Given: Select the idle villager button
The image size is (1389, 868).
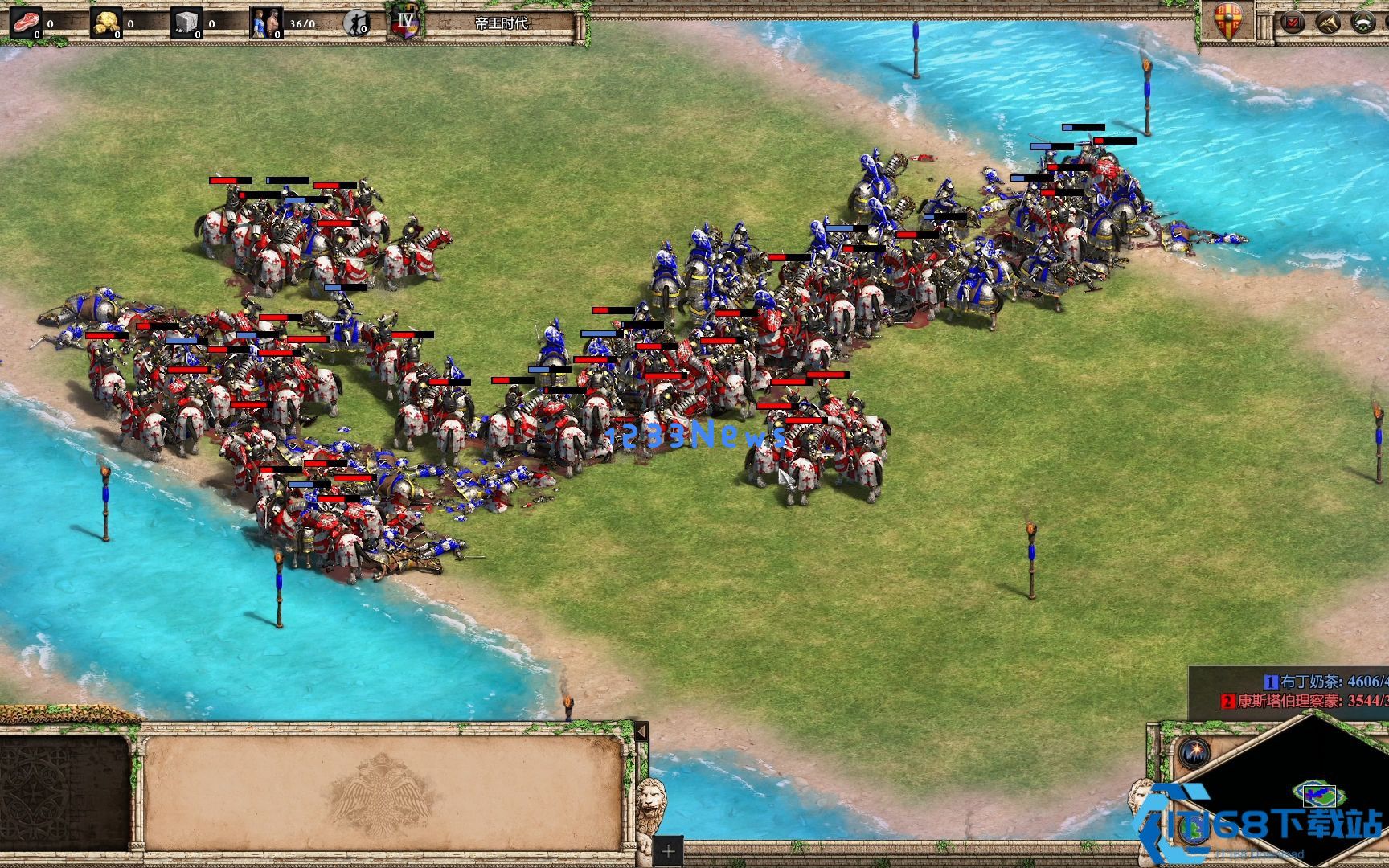Looking at the screenshot, I should (x=355, y=23).
